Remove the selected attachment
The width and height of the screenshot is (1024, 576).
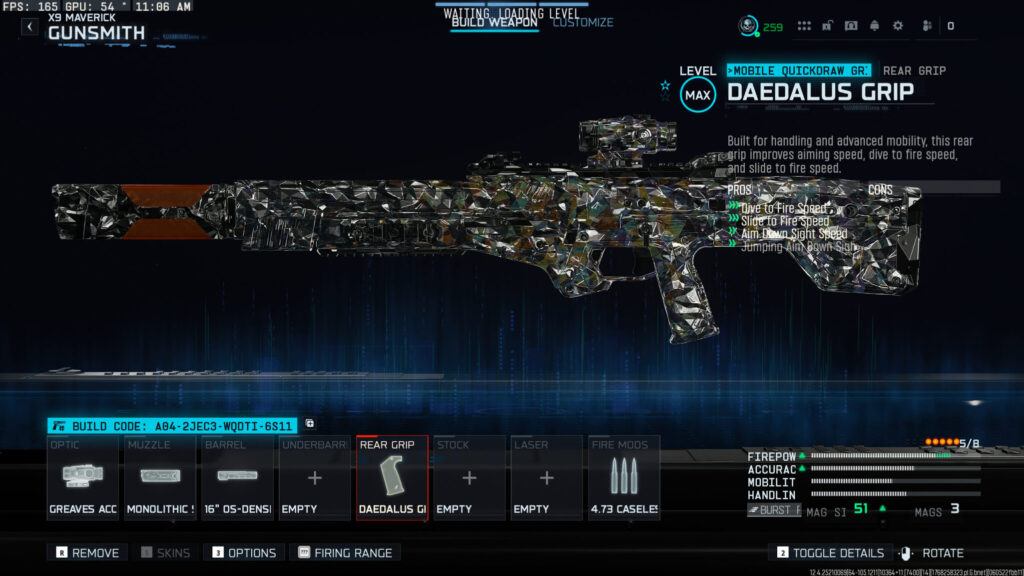point(87,552)
